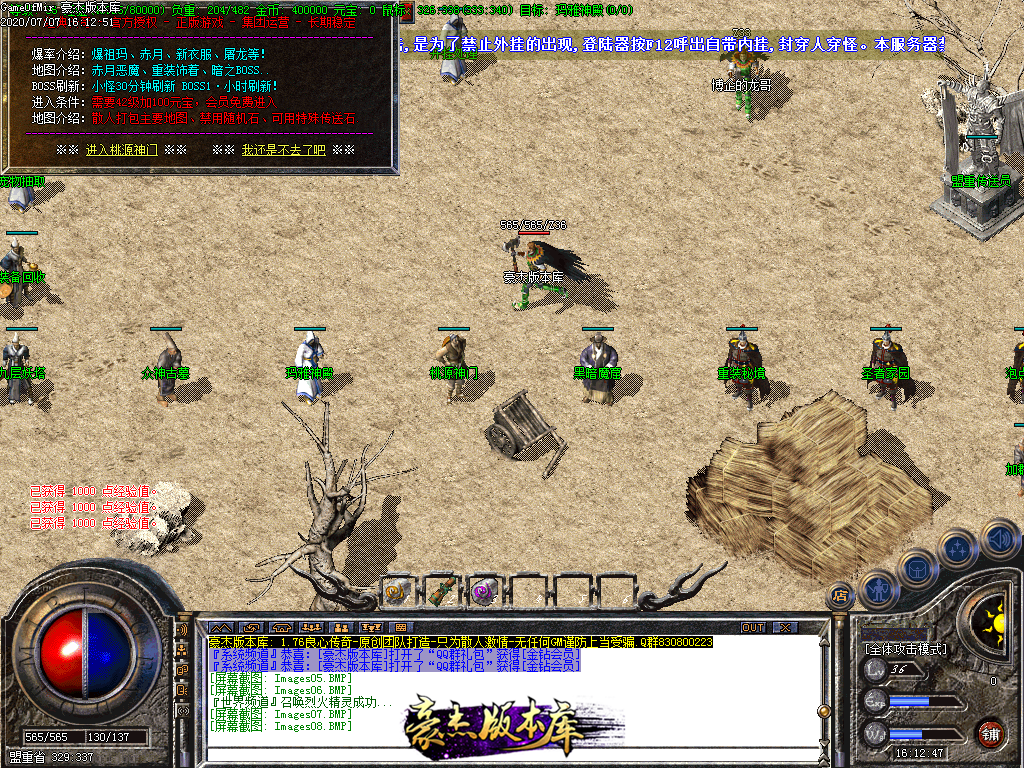Screen dimensions: 1024x768
Task: Use the green potion bundle belt slot
Action: point(441,591)
